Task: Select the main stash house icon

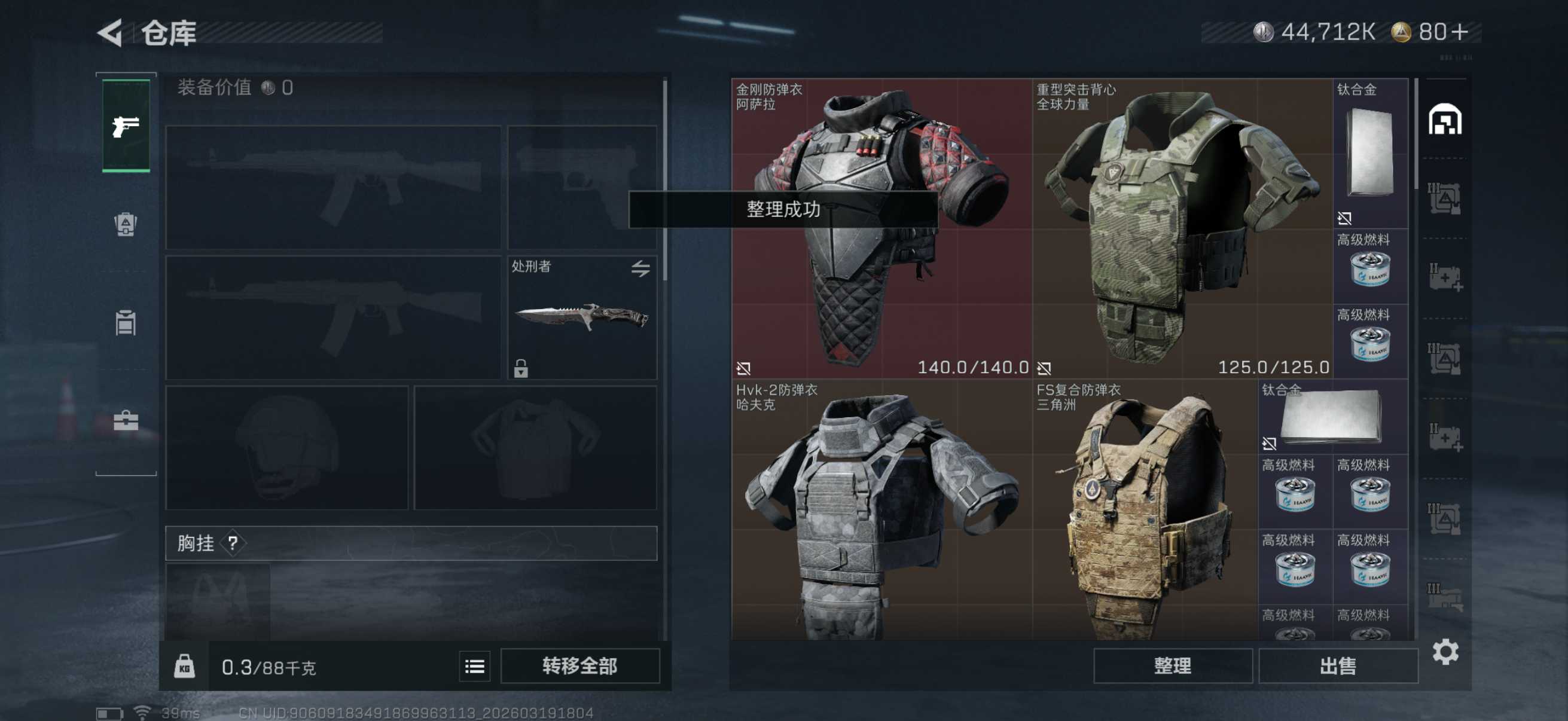Action: coord(1444,119)
